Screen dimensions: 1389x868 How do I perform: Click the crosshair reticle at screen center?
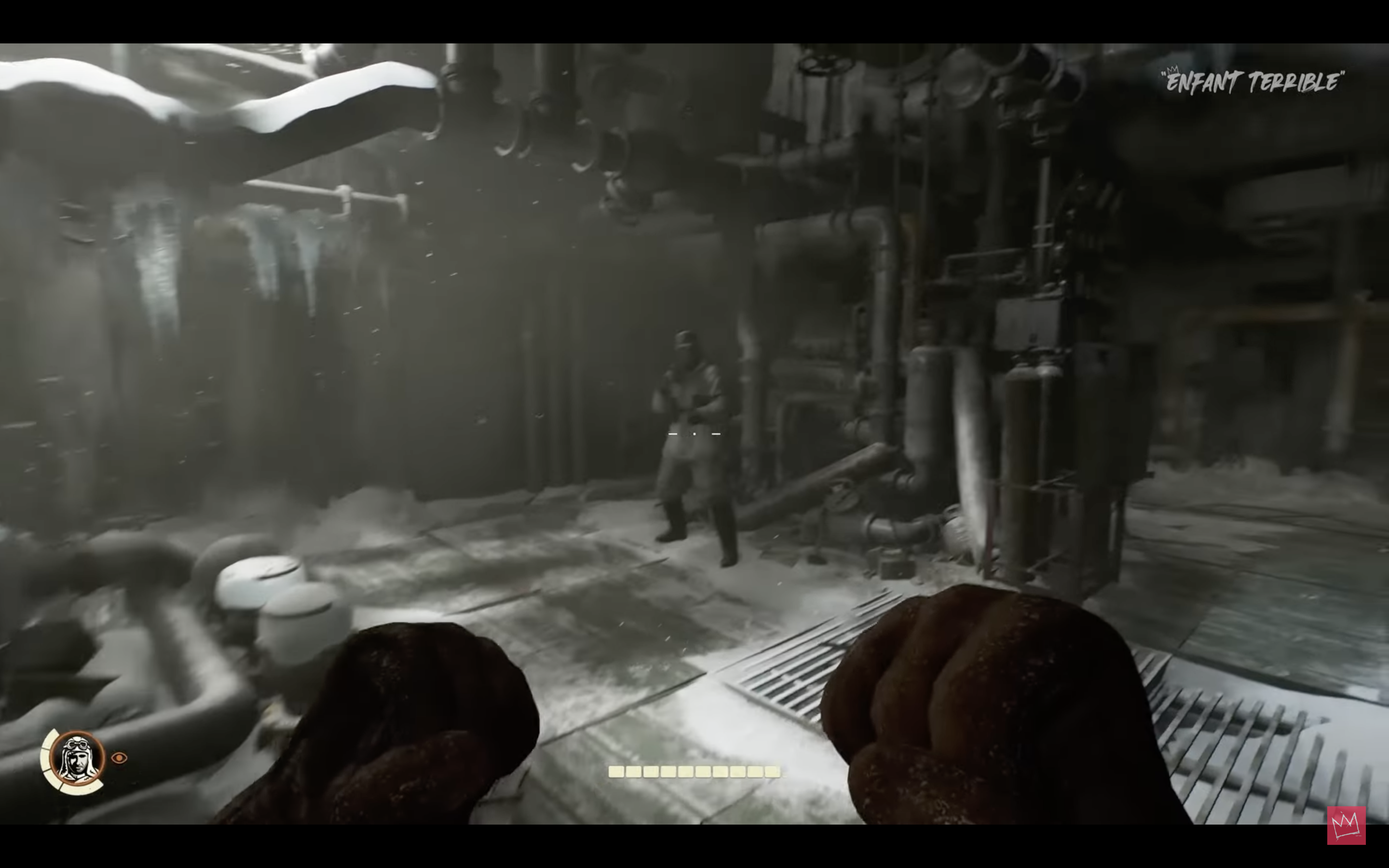[694, 434]
